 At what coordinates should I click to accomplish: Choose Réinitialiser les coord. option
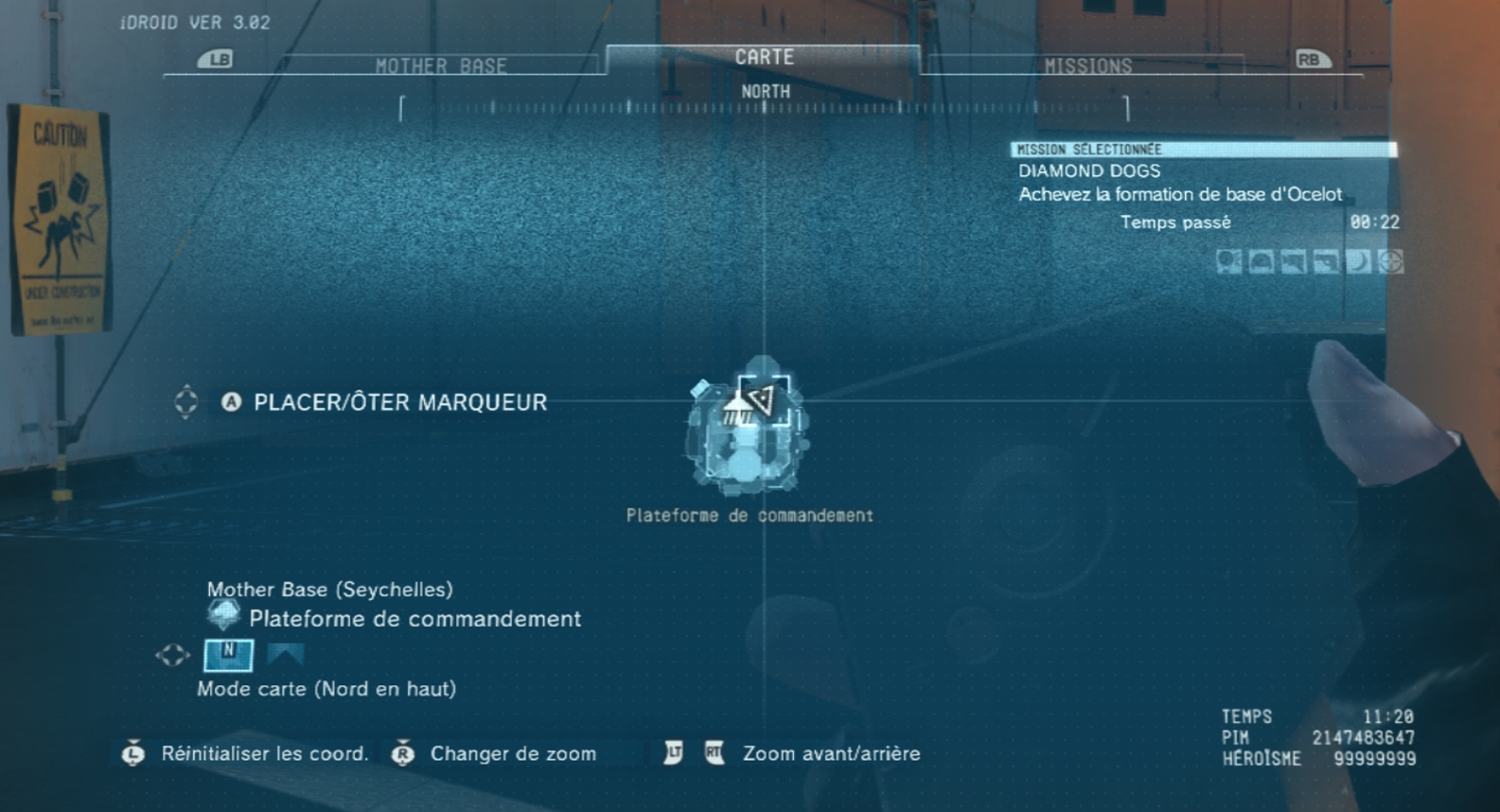click(264, 754)
